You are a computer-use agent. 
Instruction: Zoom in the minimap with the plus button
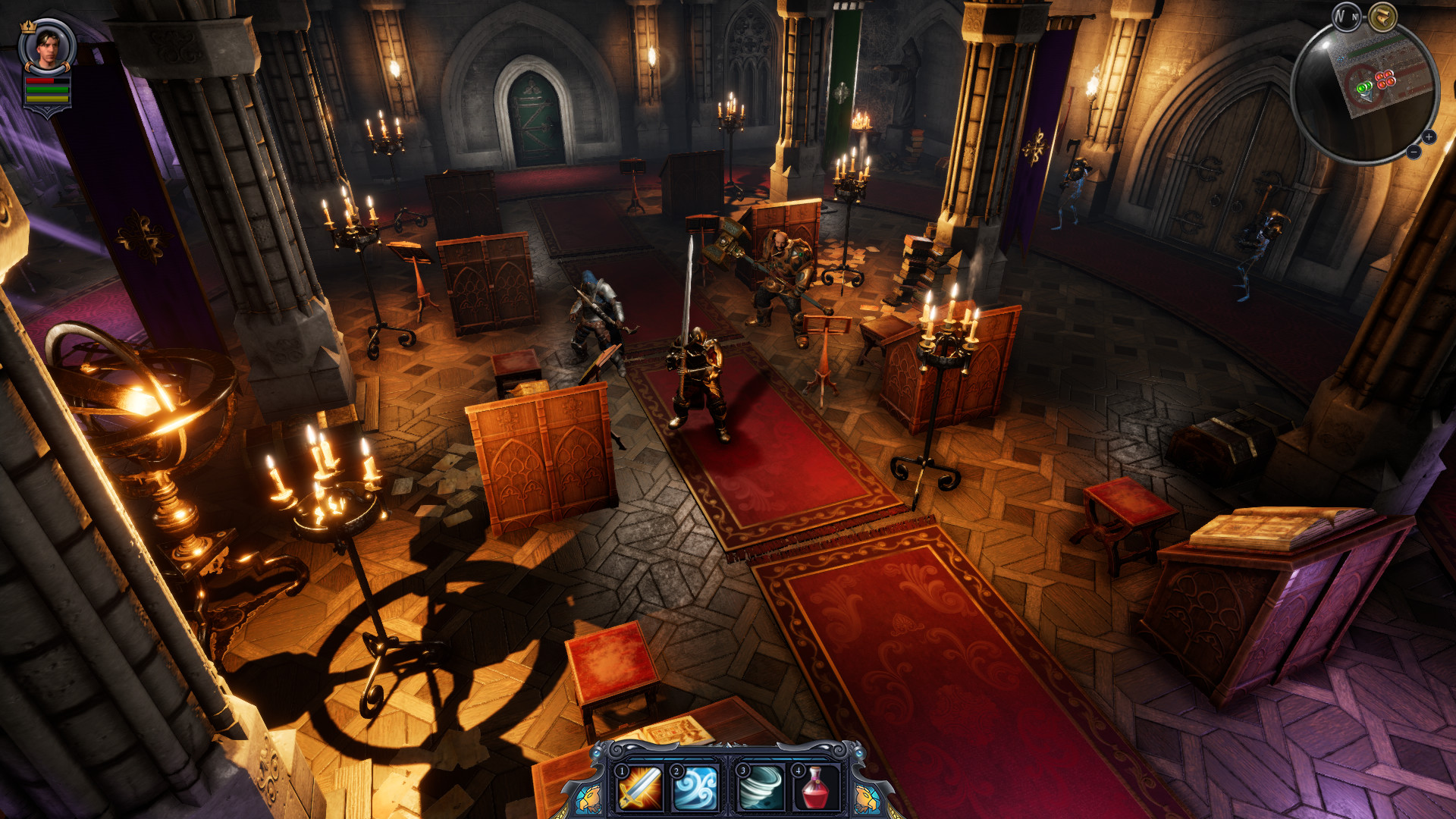click(1429, 137)
